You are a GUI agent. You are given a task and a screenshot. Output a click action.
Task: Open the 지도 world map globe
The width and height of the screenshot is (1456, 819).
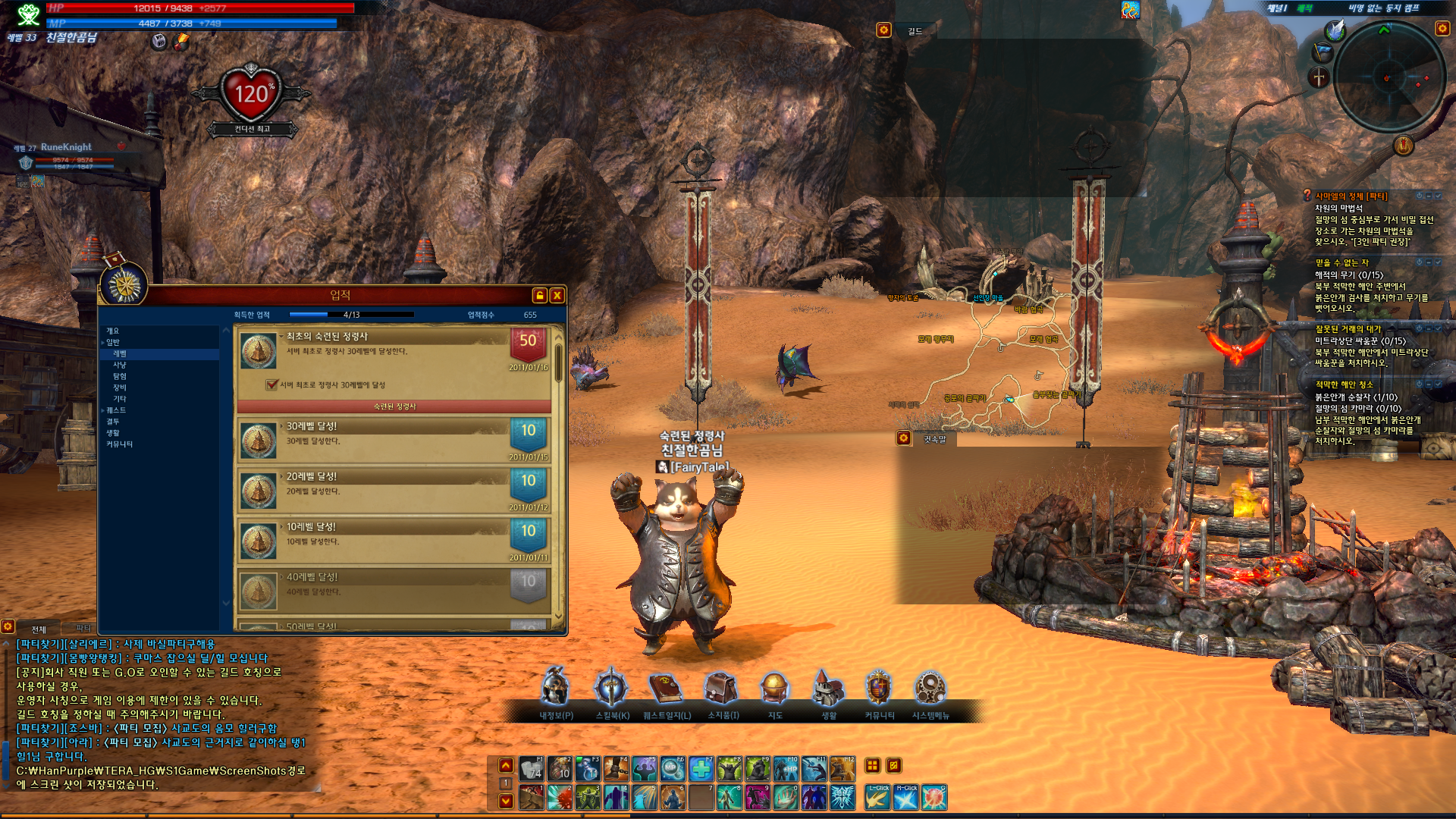coord(774,689)
